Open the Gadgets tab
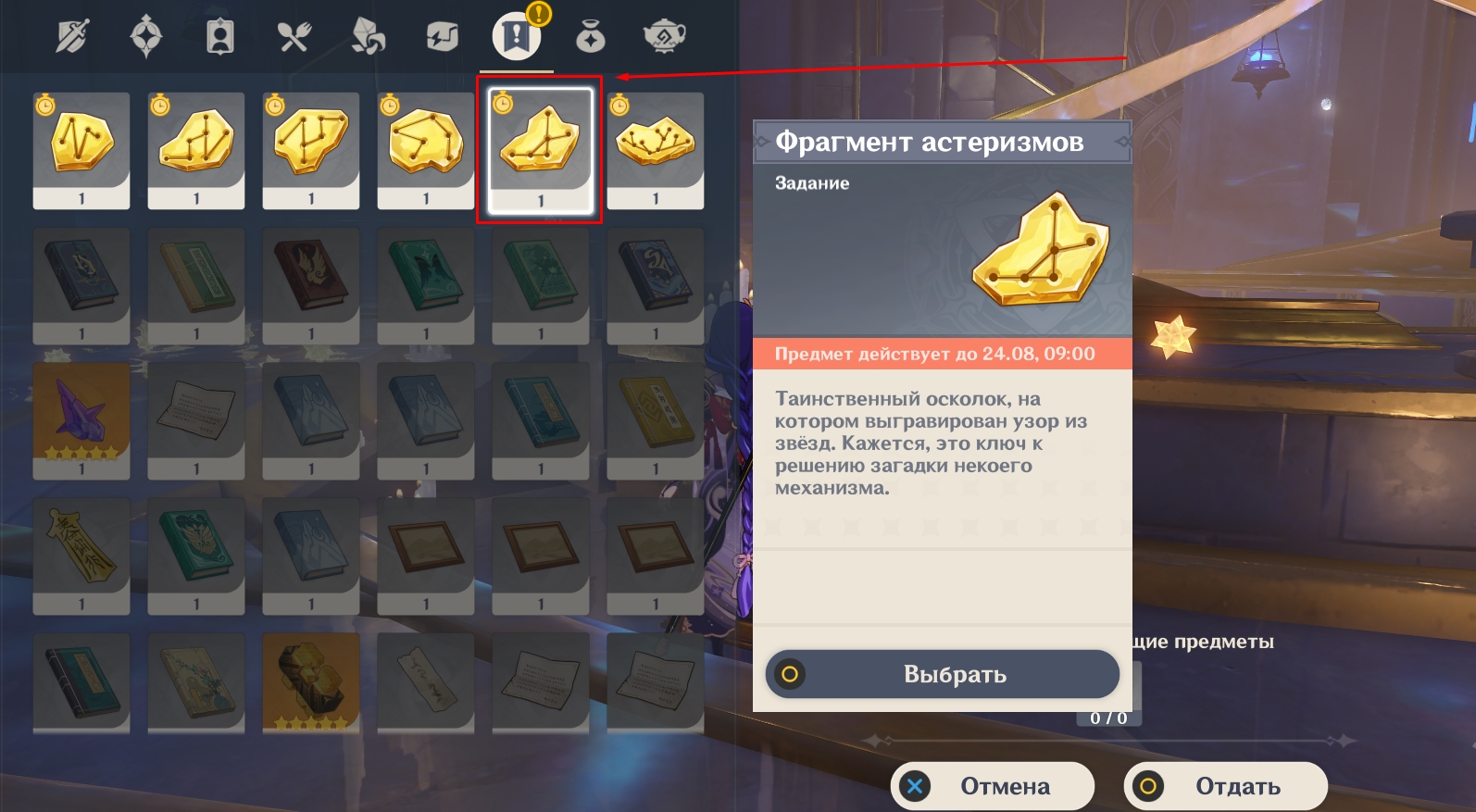The width and height of the screenshot is (1476, 812). coord(443,37)
